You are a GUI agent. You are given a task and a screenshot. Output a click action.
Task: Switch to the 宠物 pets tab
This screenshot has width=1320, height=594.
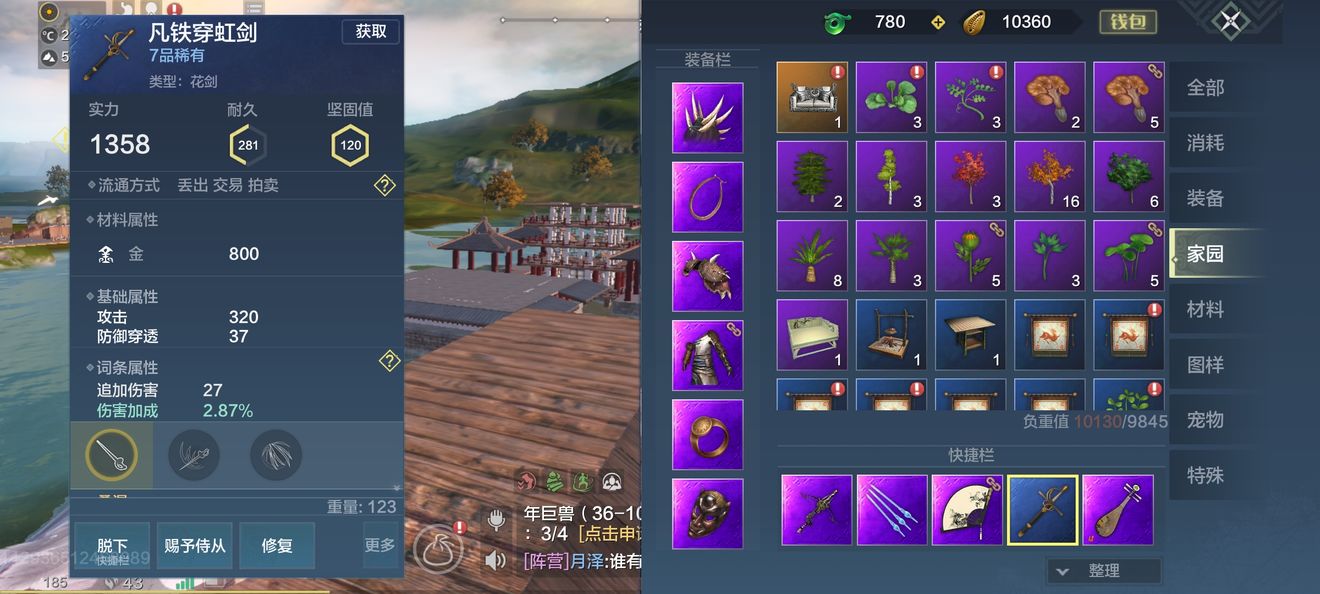(1205, 419)
